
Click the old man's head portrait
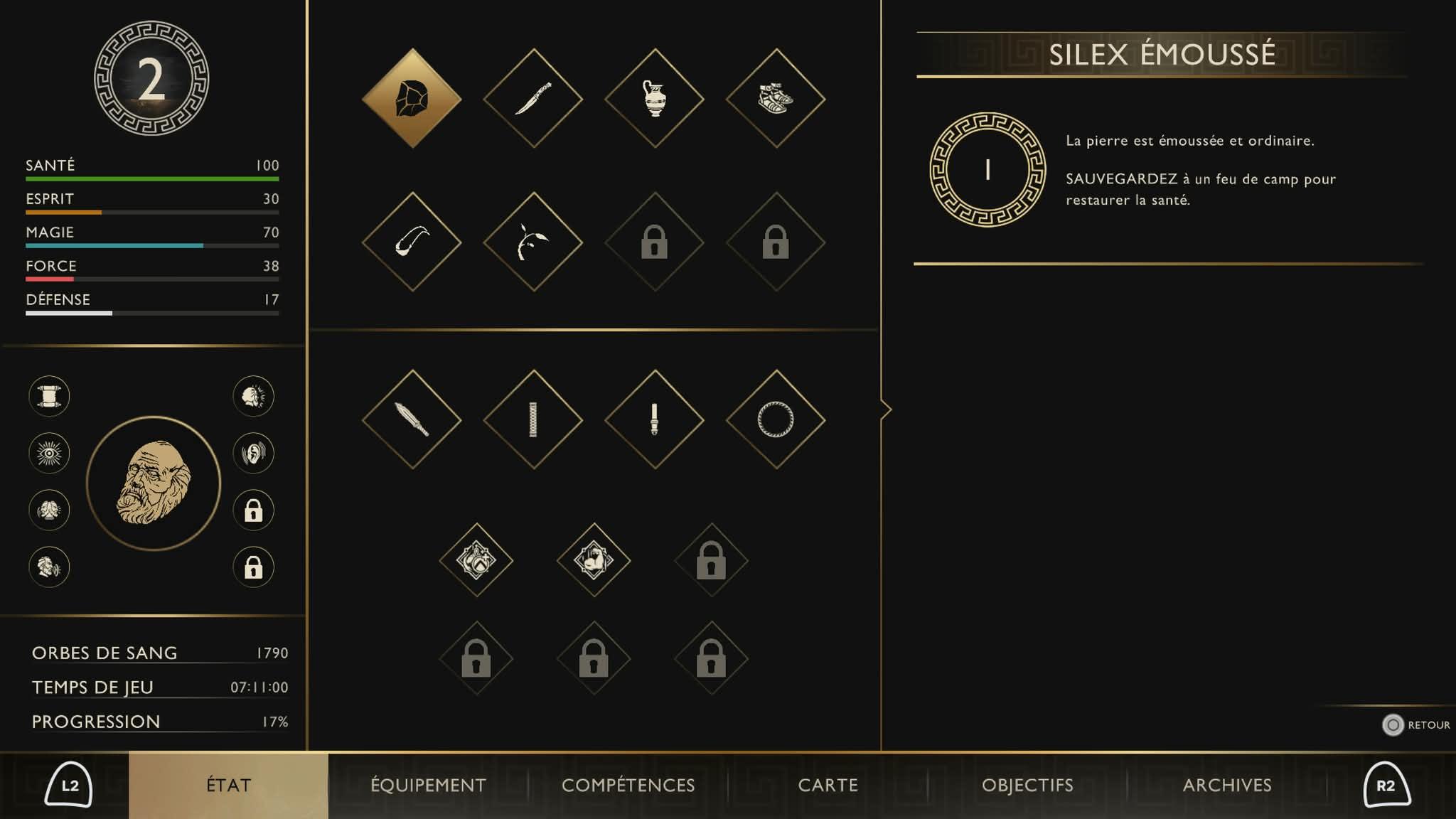pos(154,483)
